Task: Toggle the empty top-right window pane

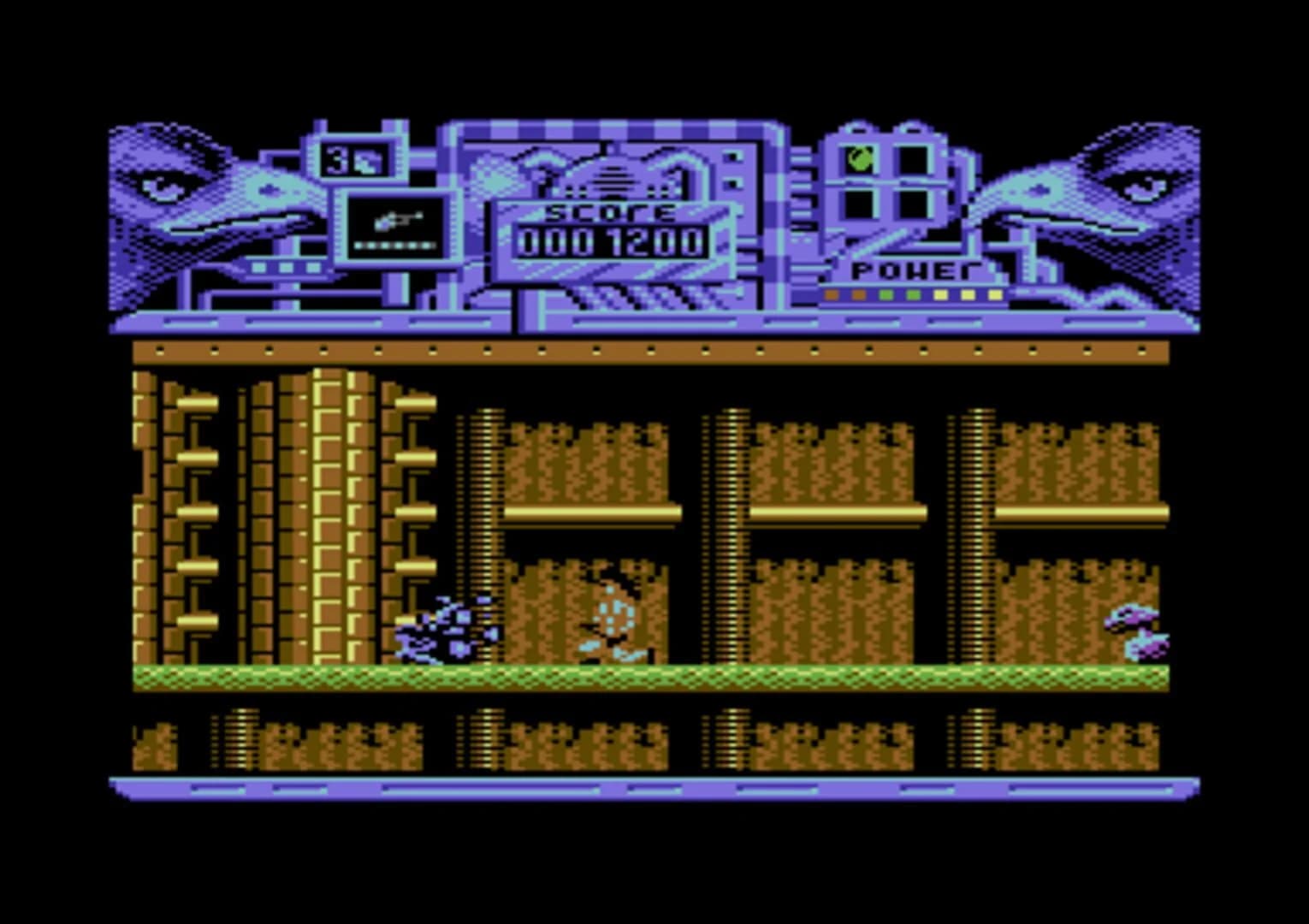Action: 914,159
